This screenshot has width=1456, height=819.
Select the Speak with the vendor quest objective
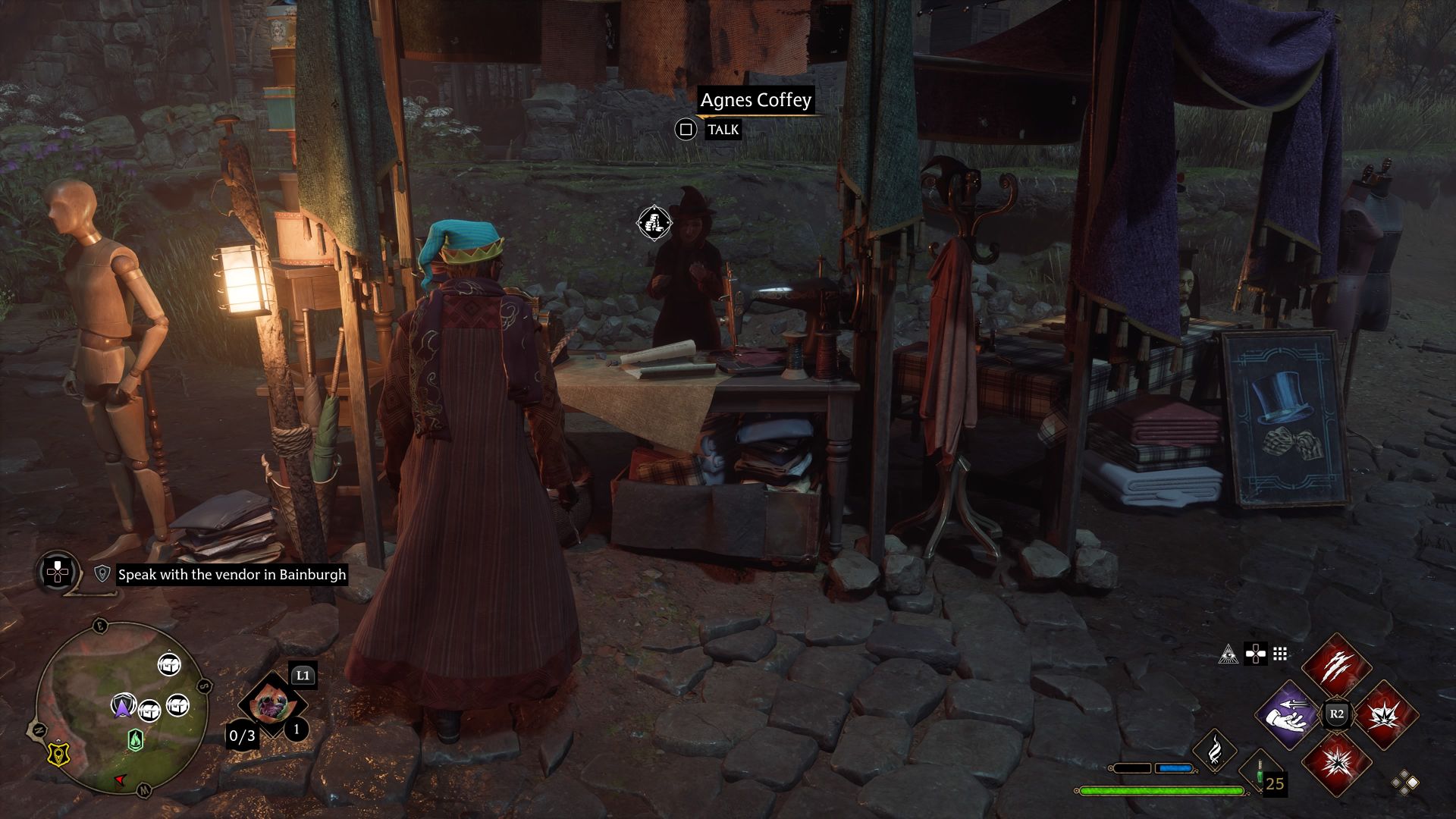point(231,575)
